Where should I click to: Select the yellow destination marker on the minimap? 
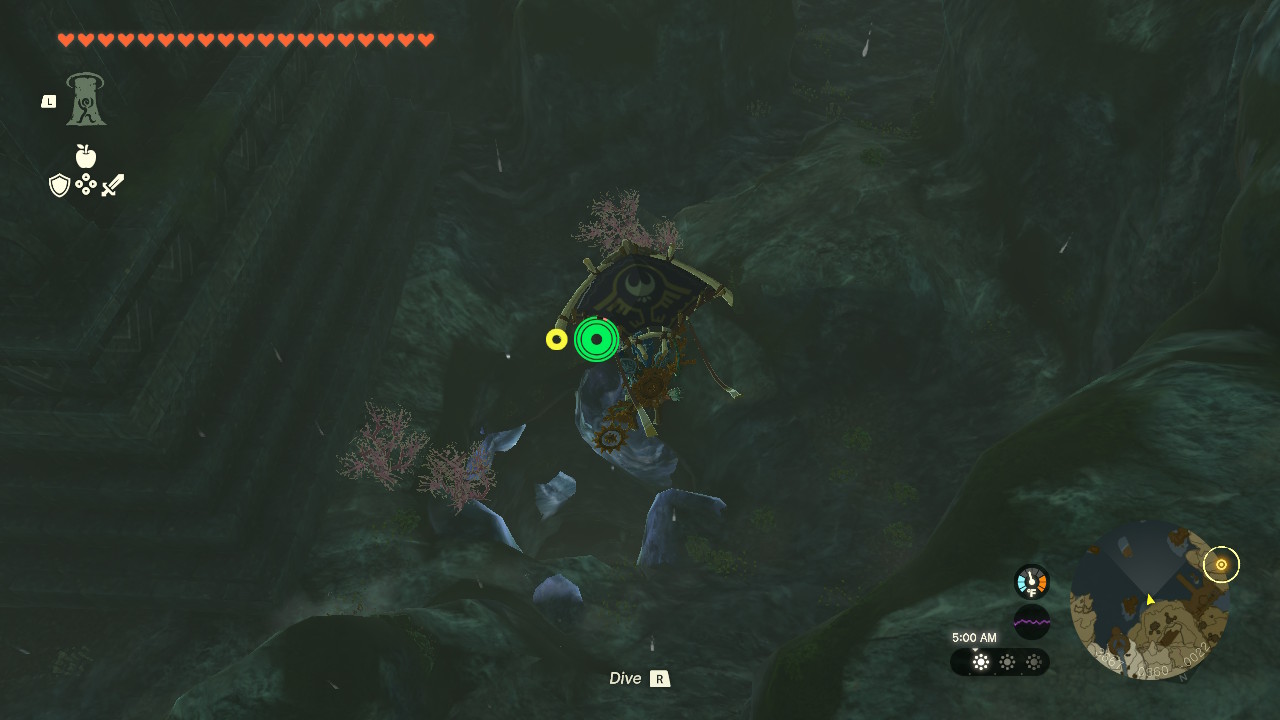click(1221, 564)
